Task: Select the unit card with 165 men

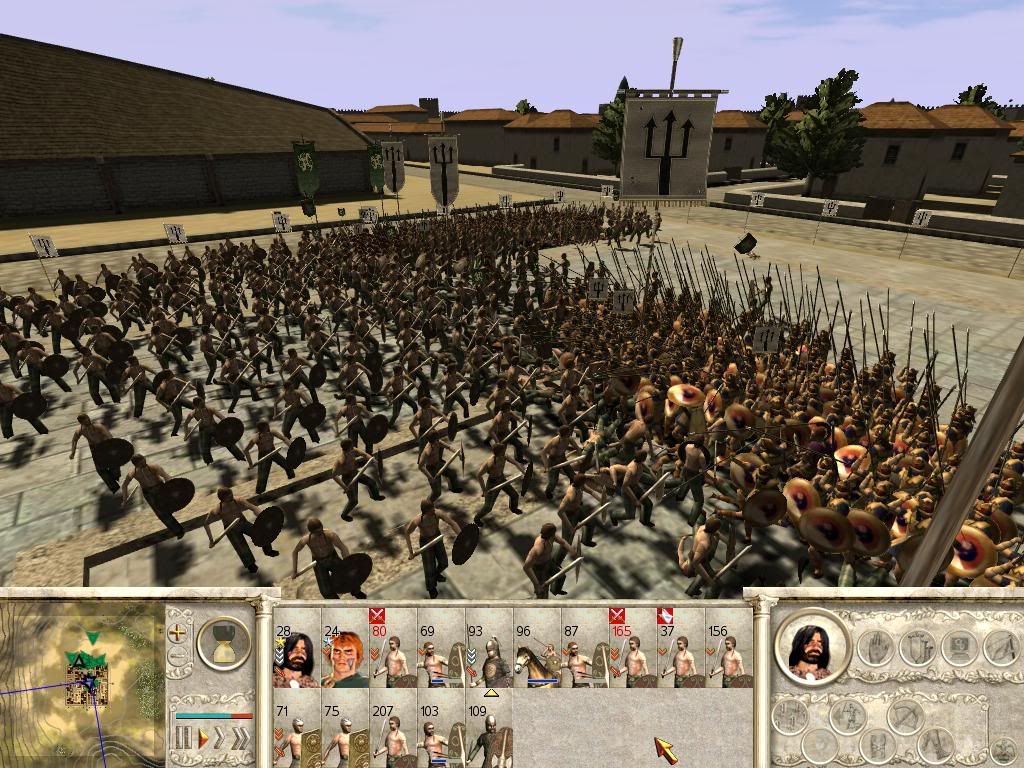Action: pos(633,654)
